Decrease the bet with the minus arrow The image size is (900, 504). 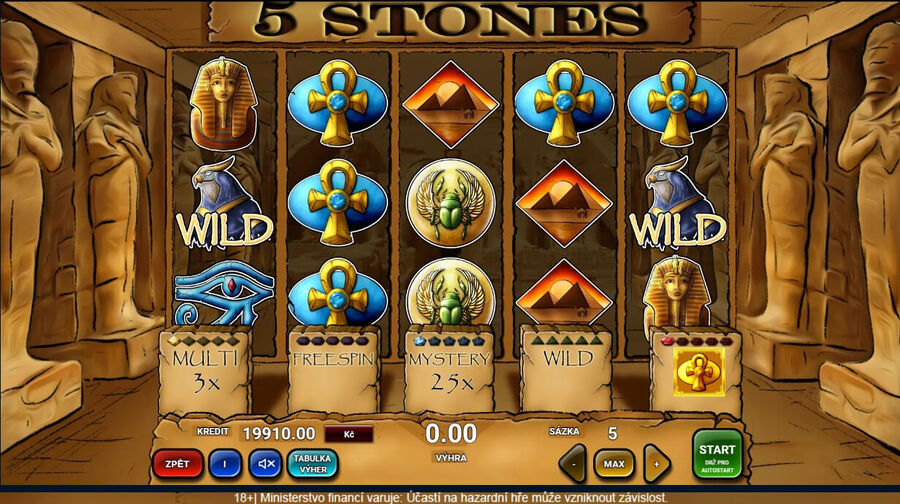(573, 464)
